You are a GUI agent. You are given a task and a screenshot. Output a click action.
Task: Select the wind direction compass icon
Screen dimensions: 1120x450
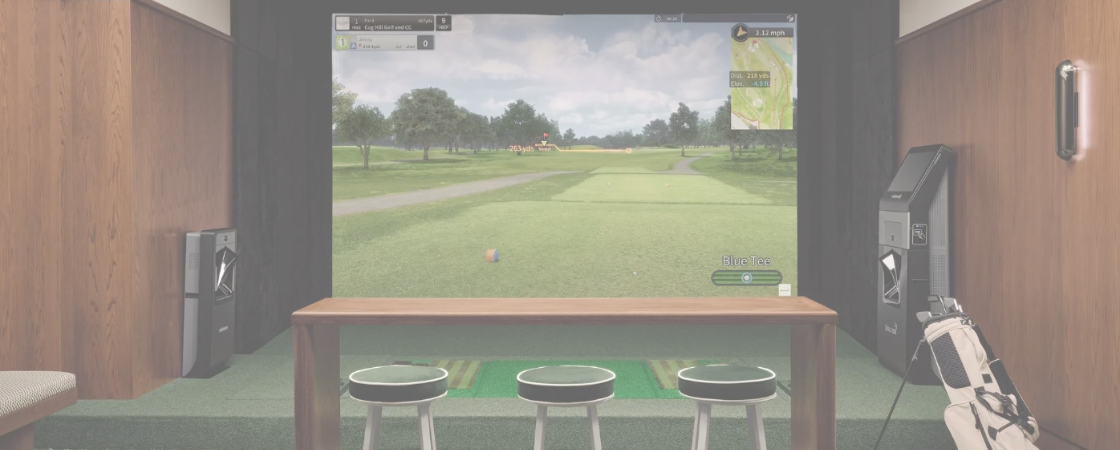pyautogui.click(x=740, y=32)
